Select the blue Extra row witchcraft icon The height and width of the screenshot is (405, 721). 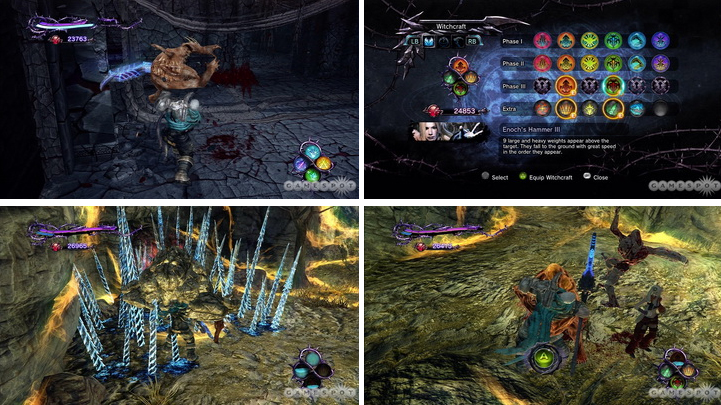pos(634,108)
